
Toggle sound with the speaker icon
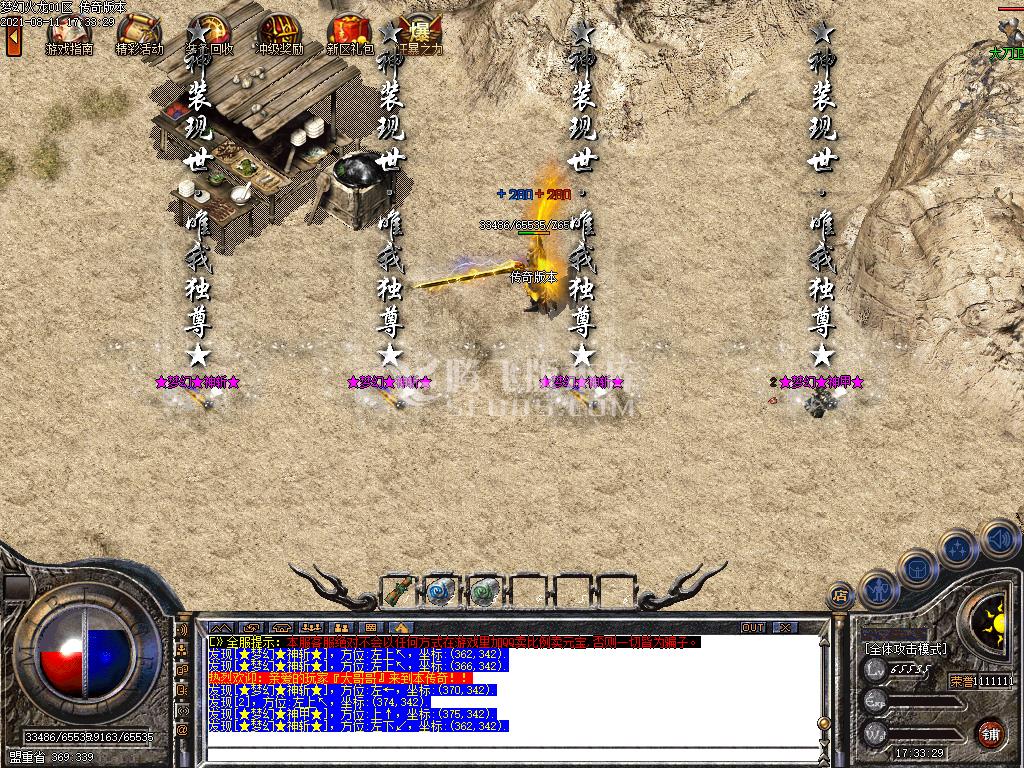tap(998, 540)
